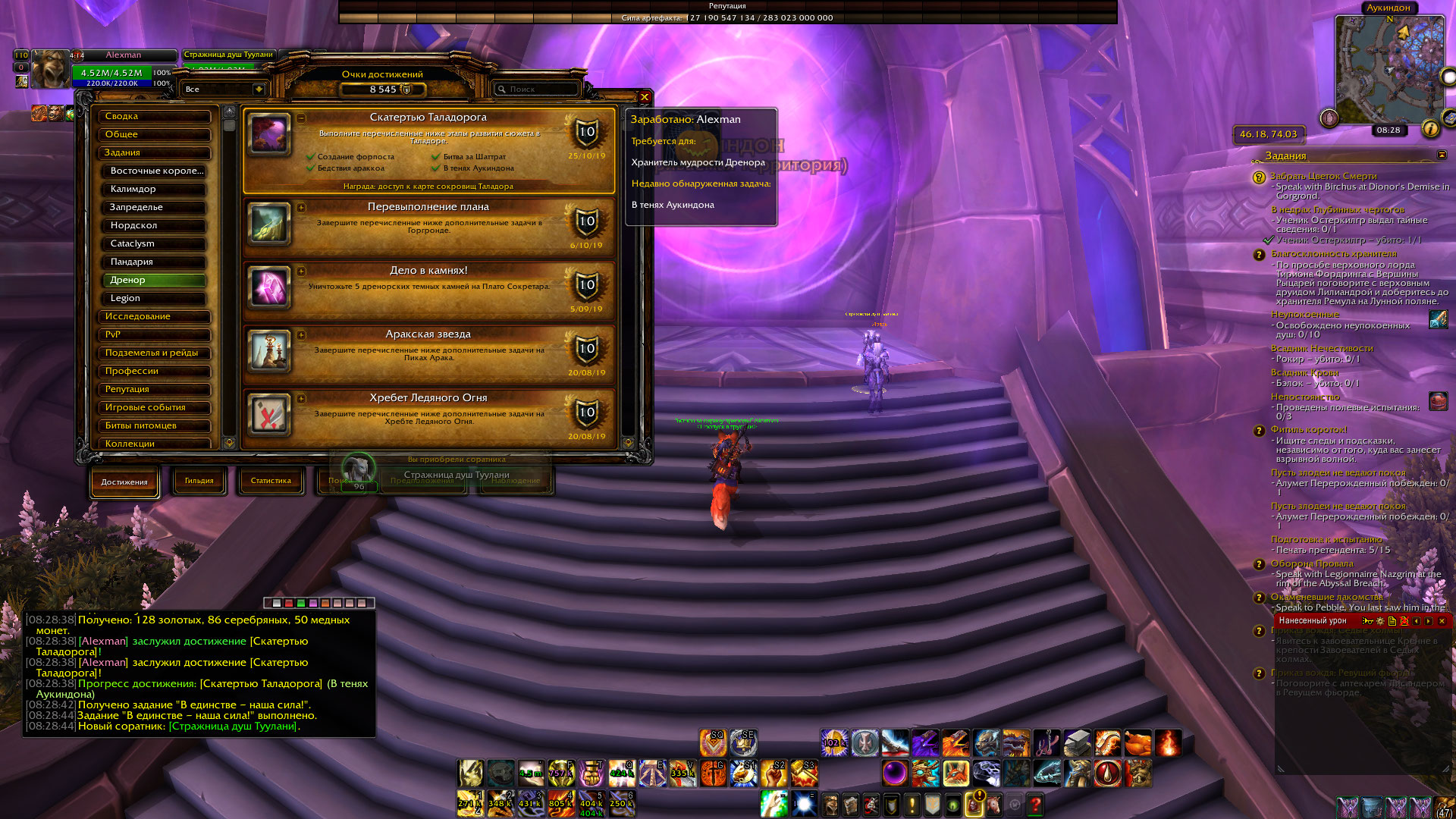Switch to the Legion subcategory
Viewport: 1456px width, 819px height.
pyautogui.click(x=155, y=298)
